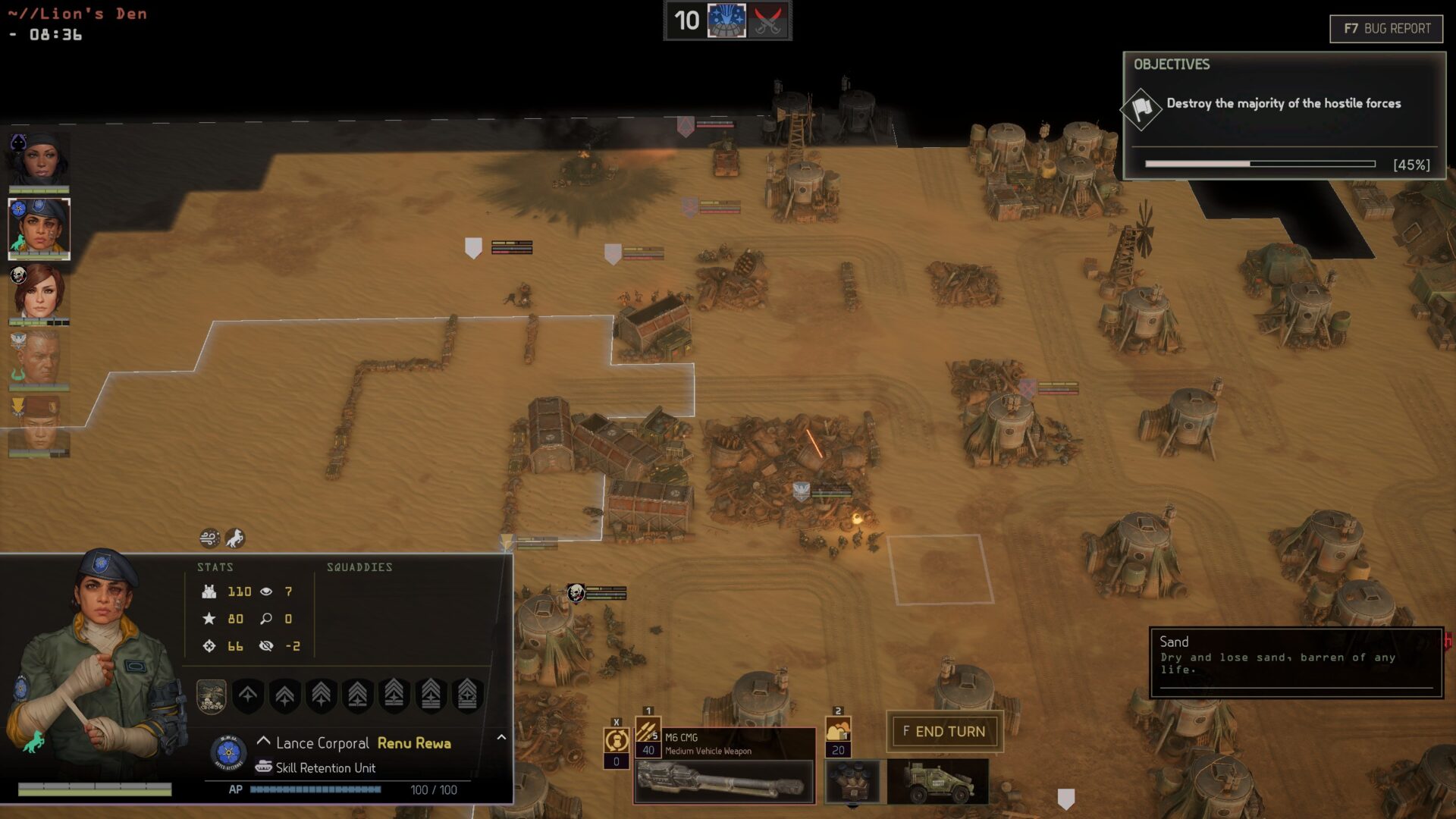Click the blue faction emblem in turn counter

[x=726, y=20]
